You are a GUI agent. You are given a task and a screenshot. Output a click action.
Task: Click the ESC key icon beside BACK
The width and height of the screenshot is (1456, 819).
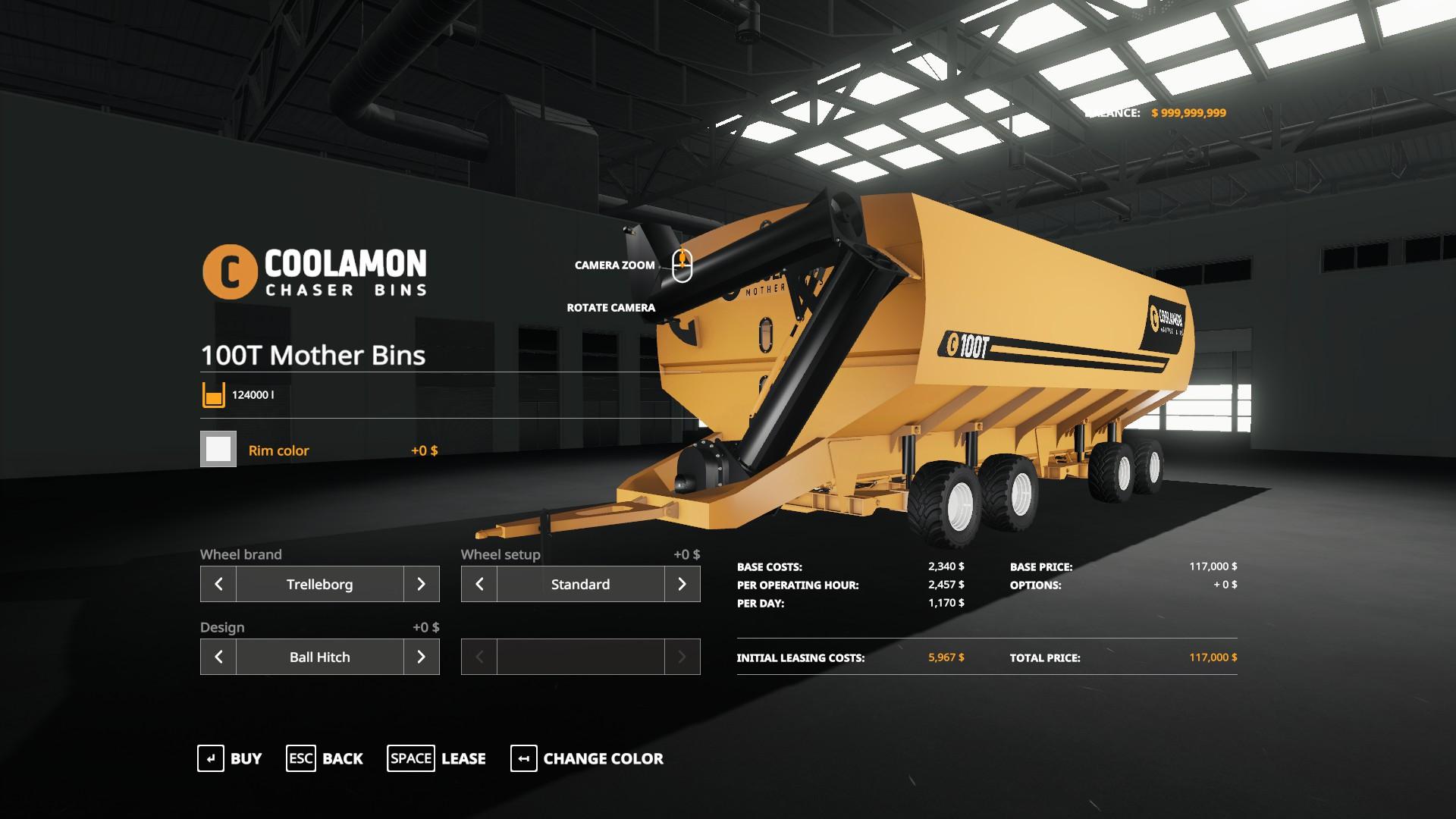[x=300, y=758]
